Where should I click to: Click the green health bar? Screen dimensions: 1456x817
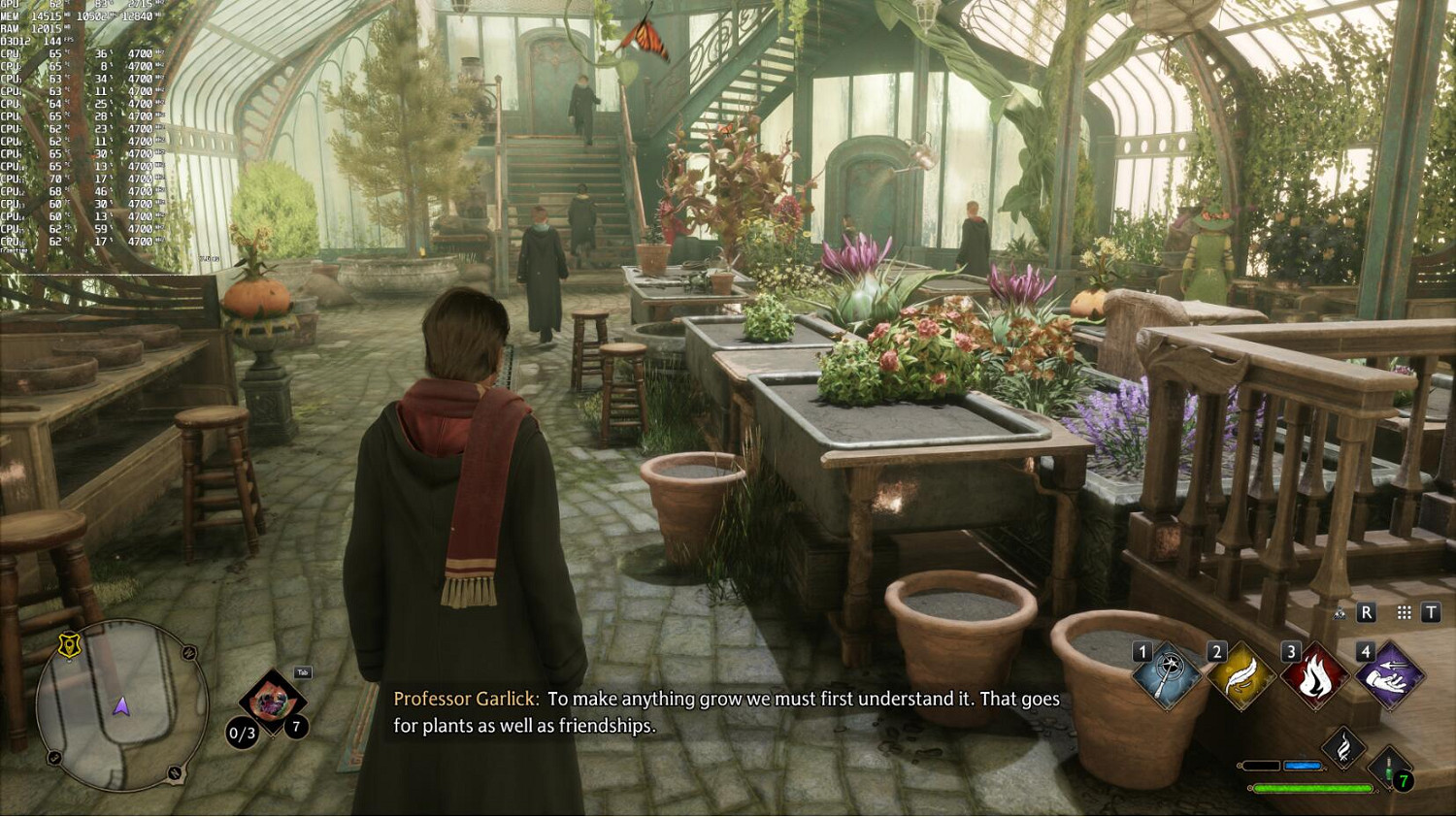point(1314,787)
